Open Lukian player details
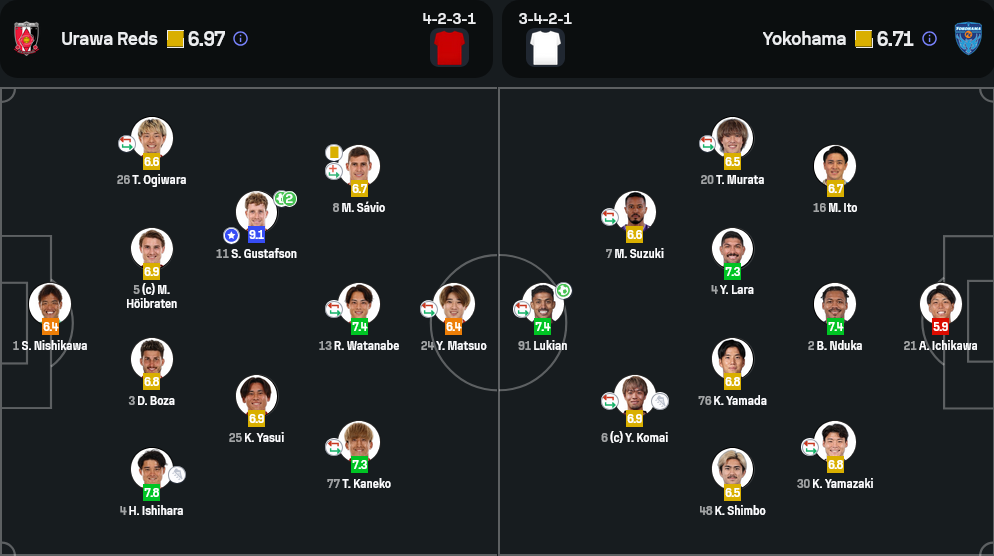Screen dimensions: 994x556 point(543,304)
